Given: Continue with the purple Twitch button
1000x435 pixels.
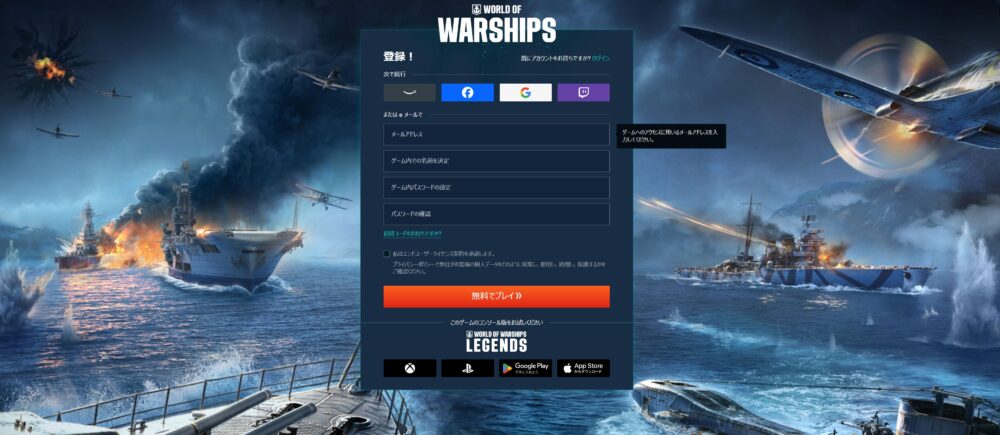Looking at the screenshot, I should click(x=583, y=93).
